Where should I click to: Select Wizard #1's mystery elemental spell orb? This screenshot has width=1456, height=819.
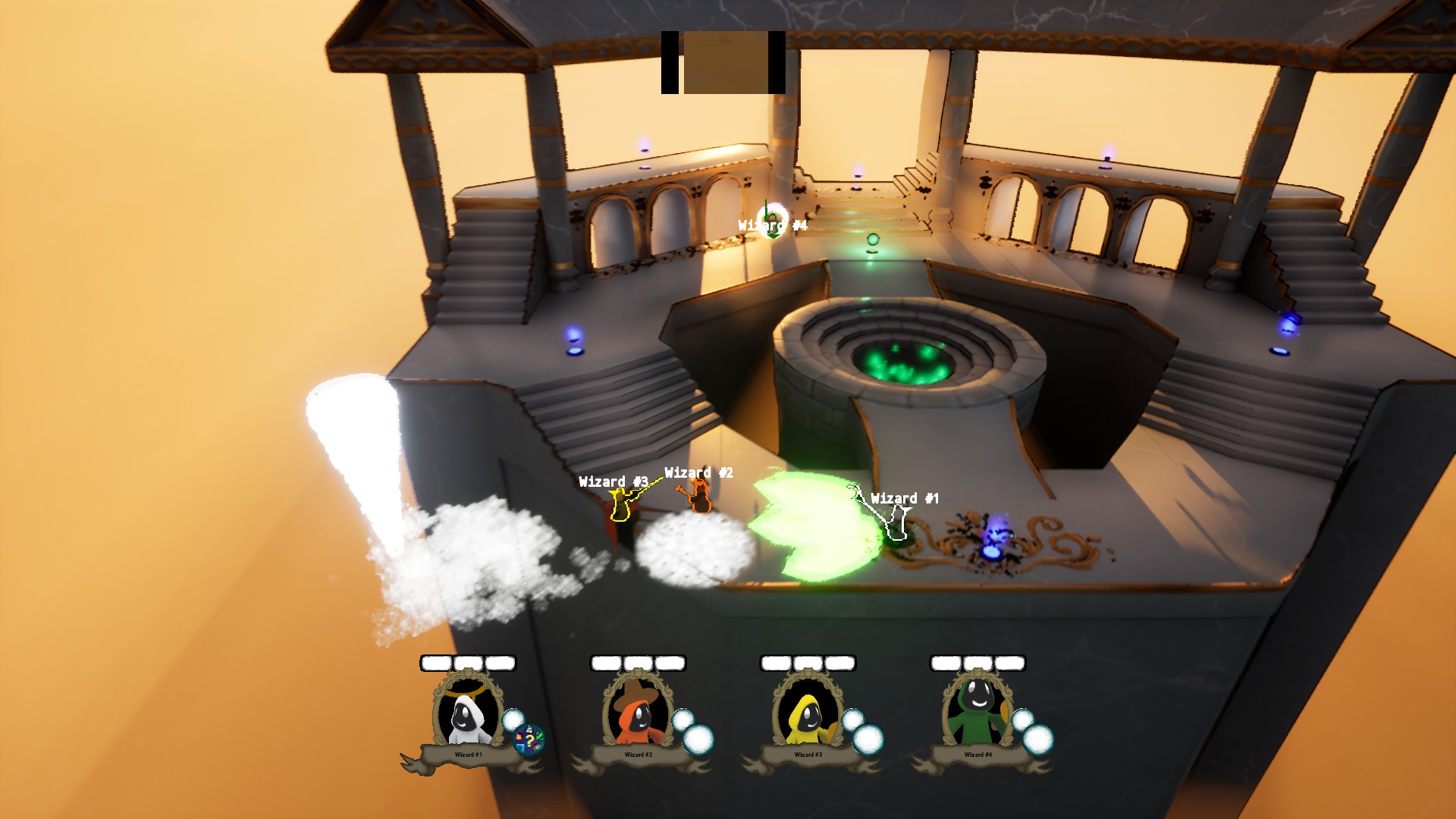point(528,739)
